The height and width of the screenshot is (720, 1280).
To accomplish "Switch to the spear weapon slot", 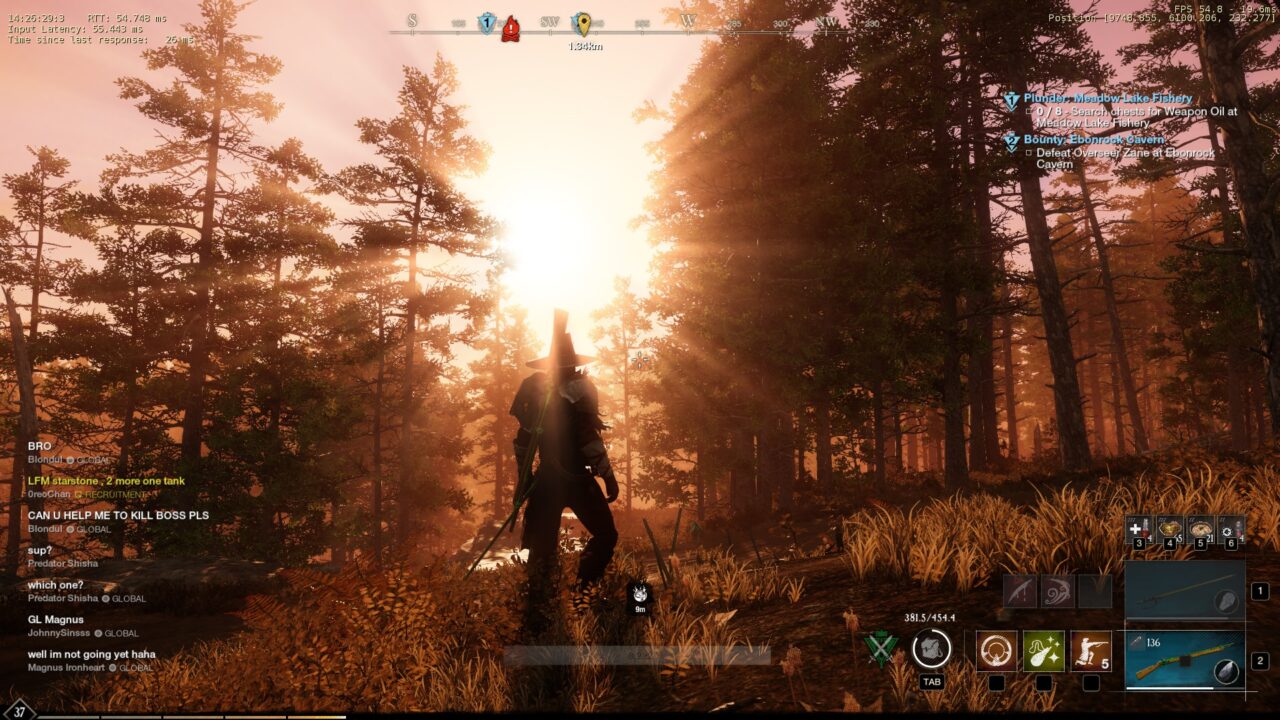I will tap(1185, 591).
